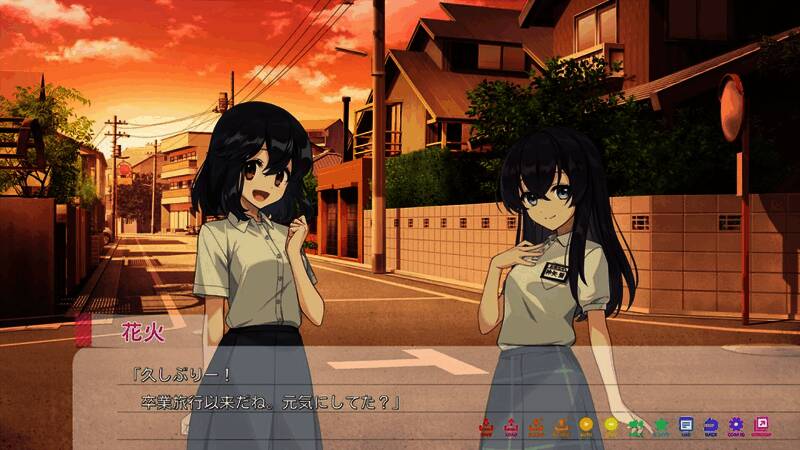The height and width of the screenshot is (450, 800).
Task: Click the pink WINDOW icon
Action: [762, 426]
